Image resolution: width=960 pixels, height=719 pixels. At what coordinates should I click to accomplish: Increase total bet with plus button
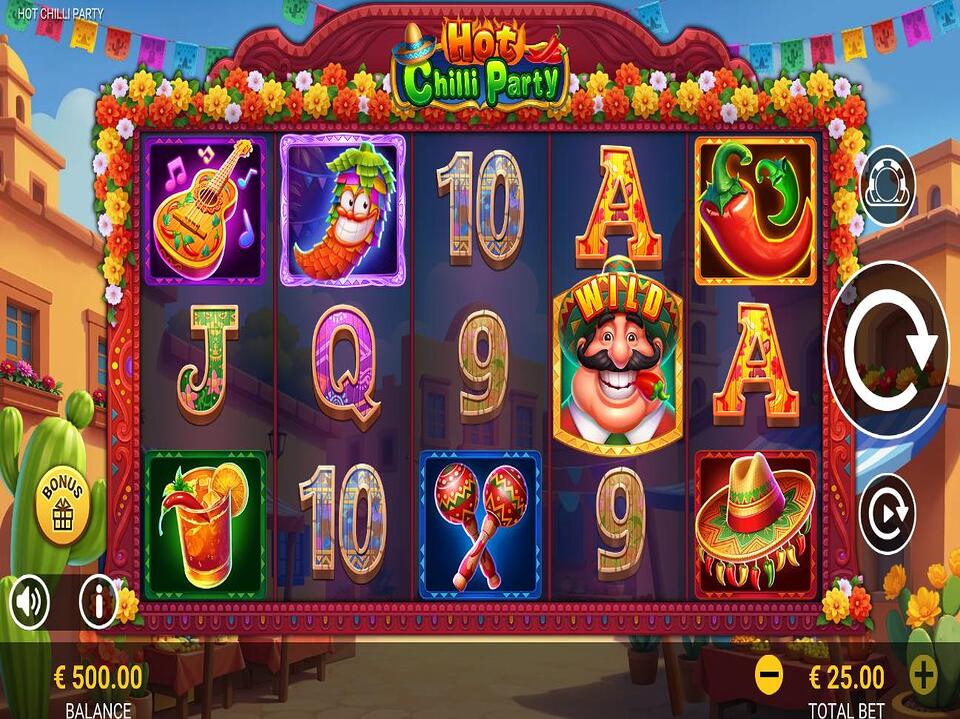click(923, 676)
